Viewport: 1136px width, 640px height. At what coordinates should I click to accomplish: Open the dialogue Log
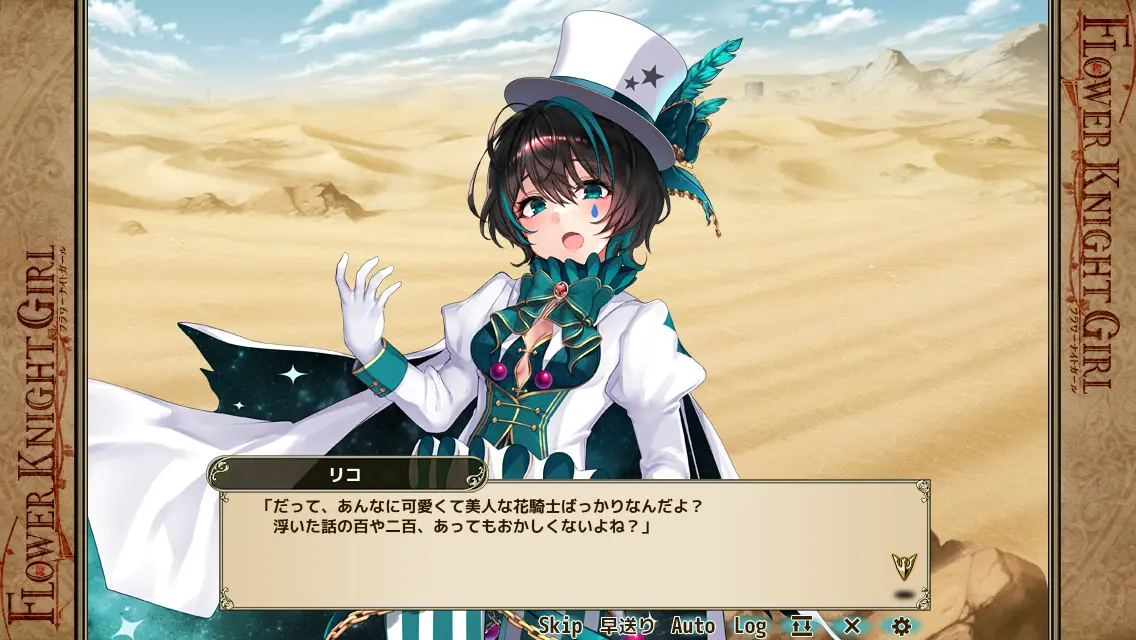pos(750,626)
